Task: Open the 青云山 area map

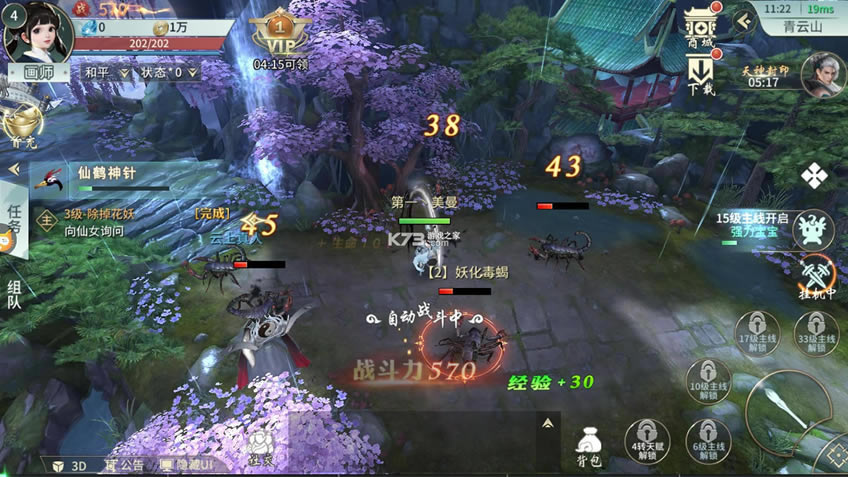Action: [800, 27]
